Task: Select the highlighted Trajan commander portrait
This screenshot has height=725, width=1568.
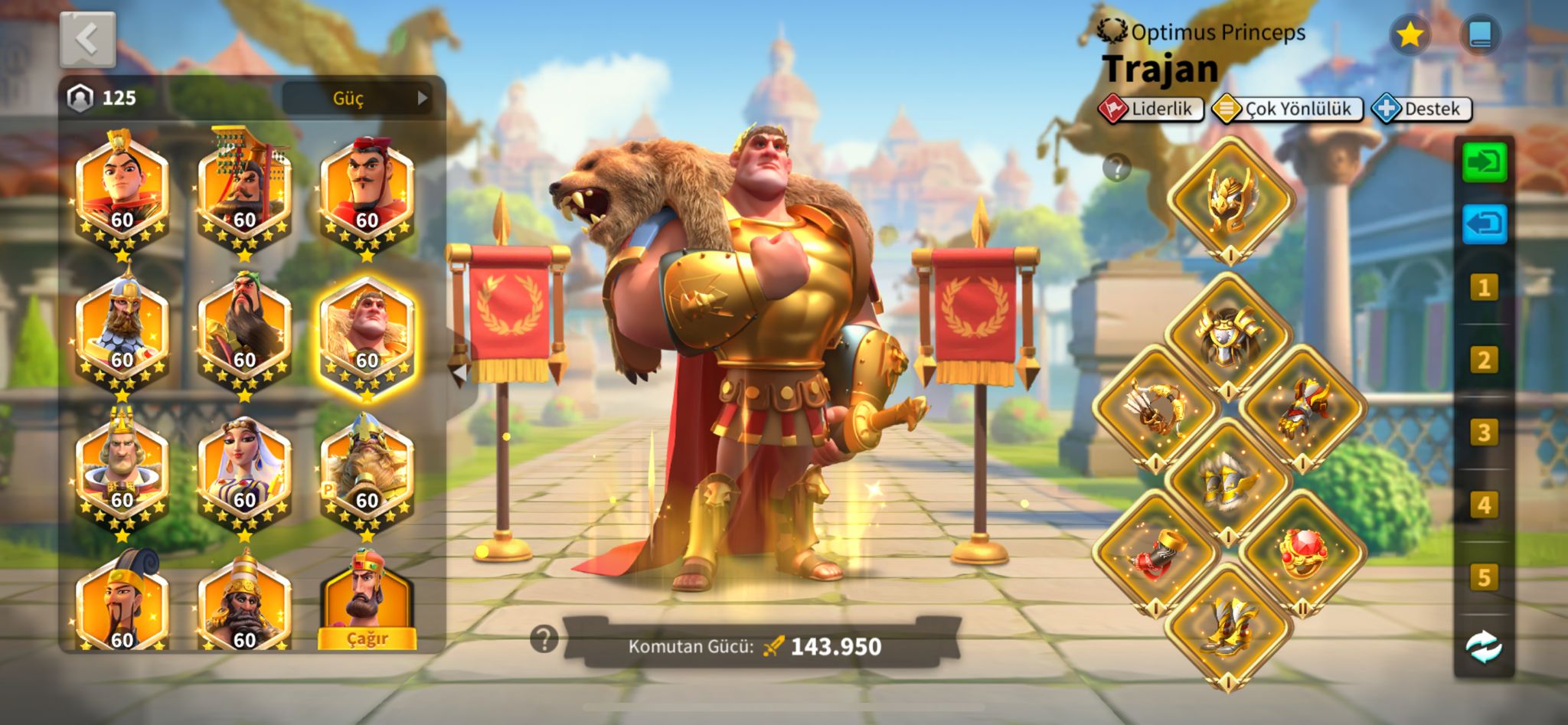Action: click(x=367, y=338)
